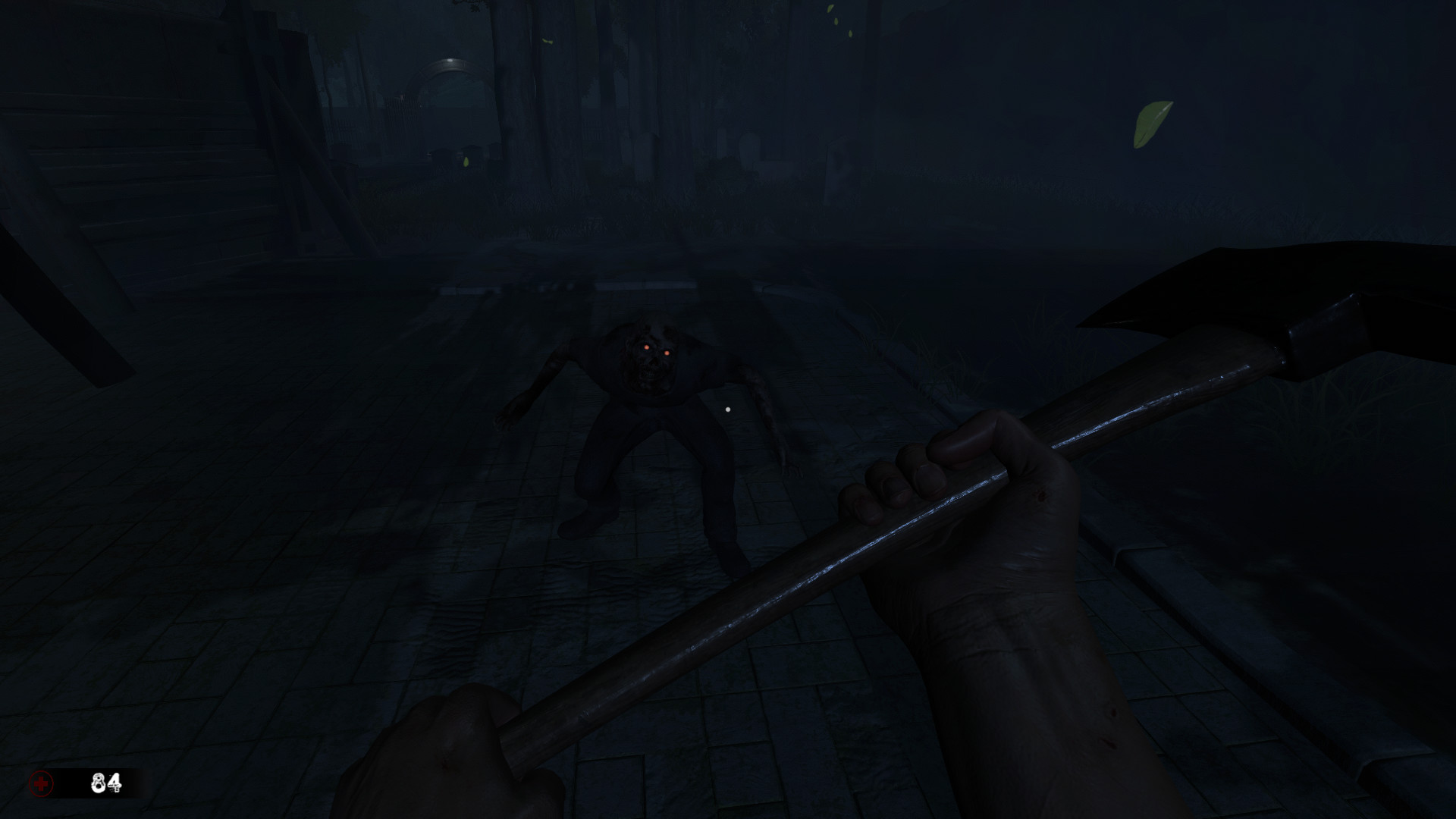Click the white crosshair dot
This screenshot has height=819, width=1456.
pos(728,409)
